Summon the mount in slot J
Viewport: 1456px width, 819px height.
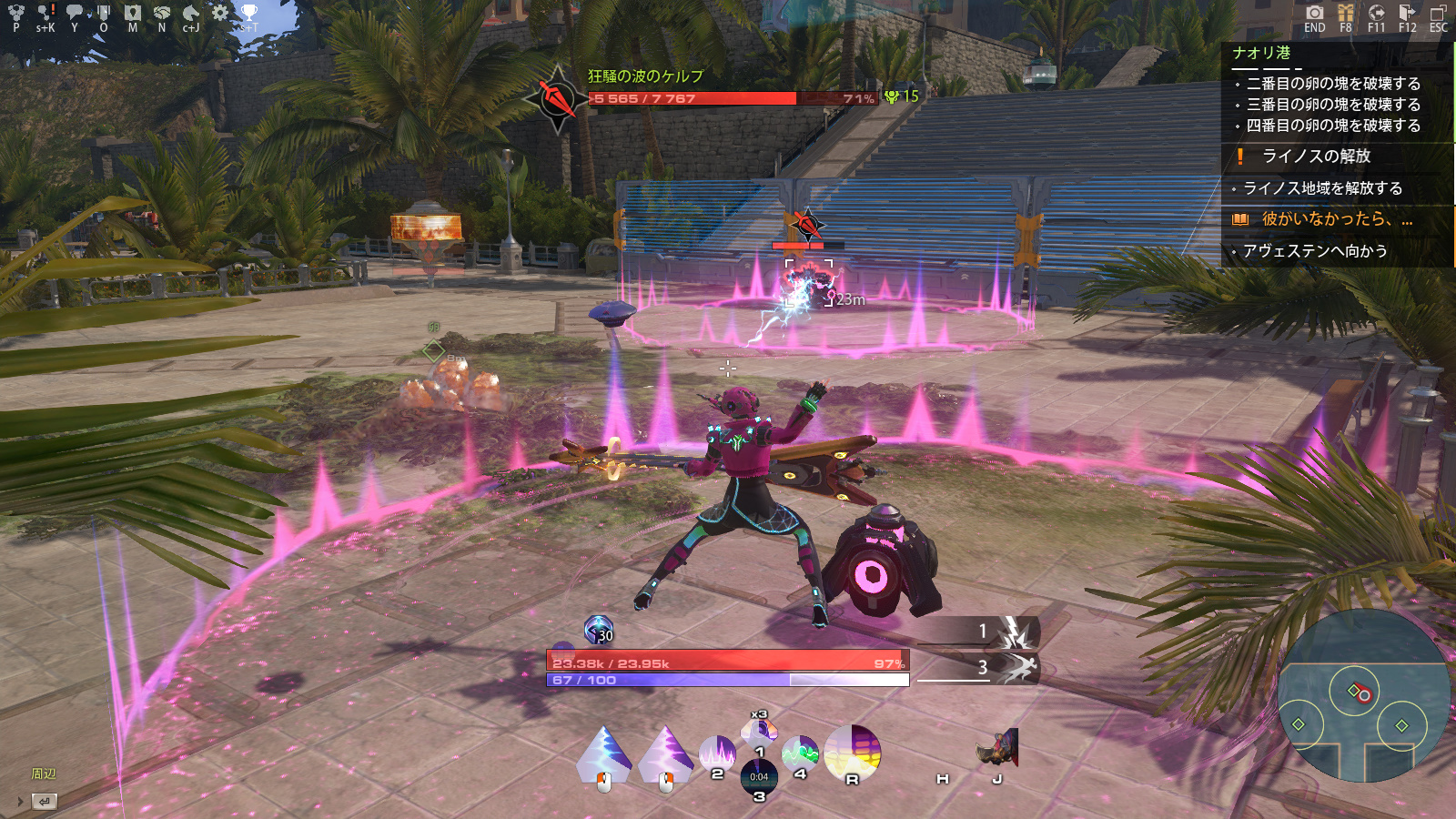(997, 750)
